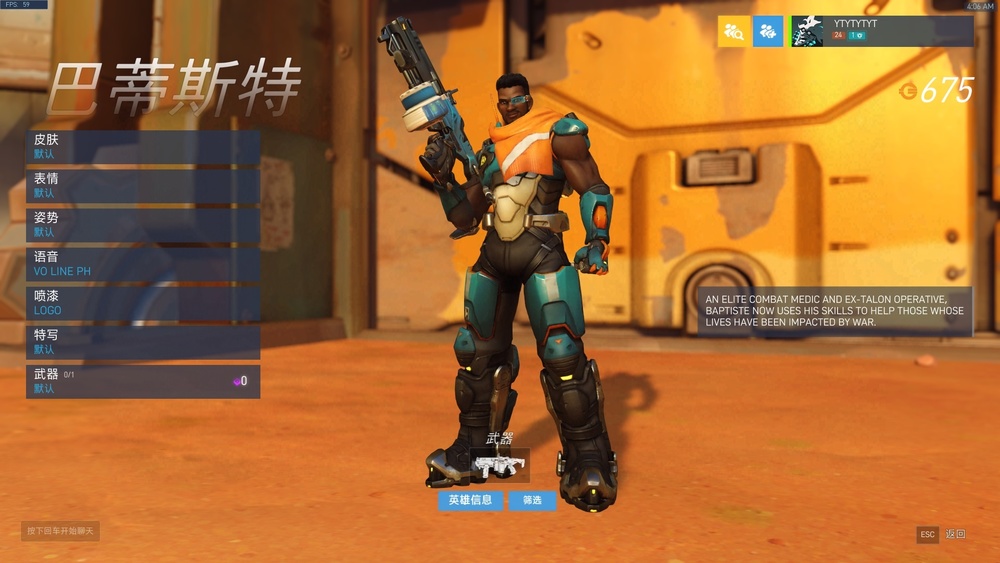1000x563 pixels.
Task: Open the yellow find-group icon
Action: tap(734, 31)
